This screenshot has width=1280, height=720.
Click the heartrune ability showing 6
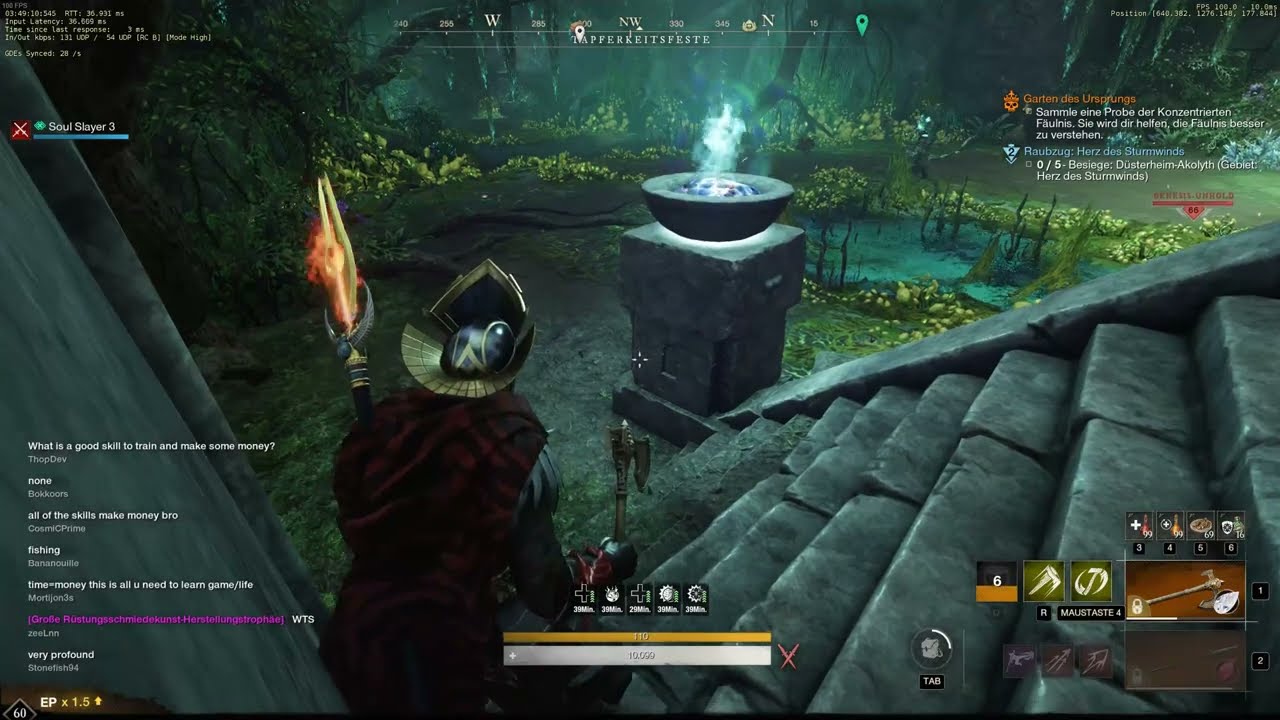pyautogui.click(x=996, y=582)
